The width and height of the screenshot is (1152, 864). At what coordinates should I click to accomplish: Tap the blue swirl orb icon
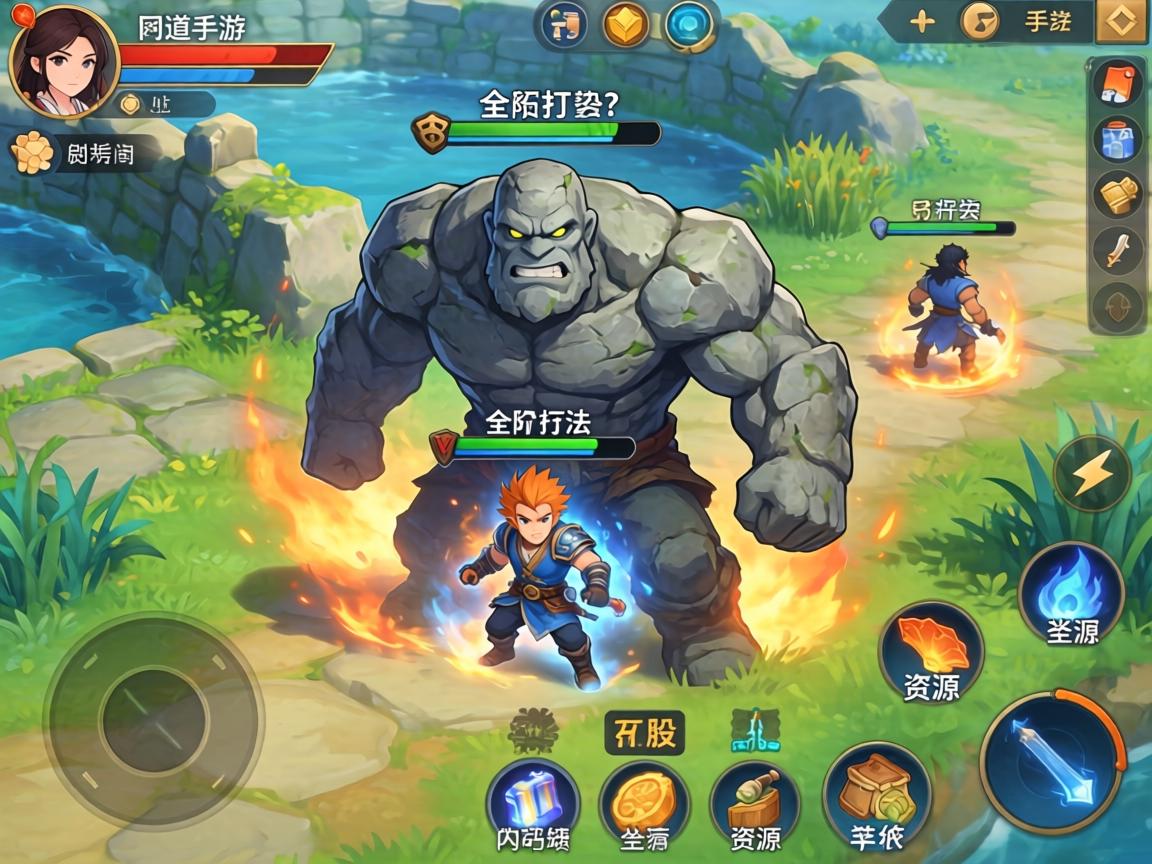coord(688,25)
